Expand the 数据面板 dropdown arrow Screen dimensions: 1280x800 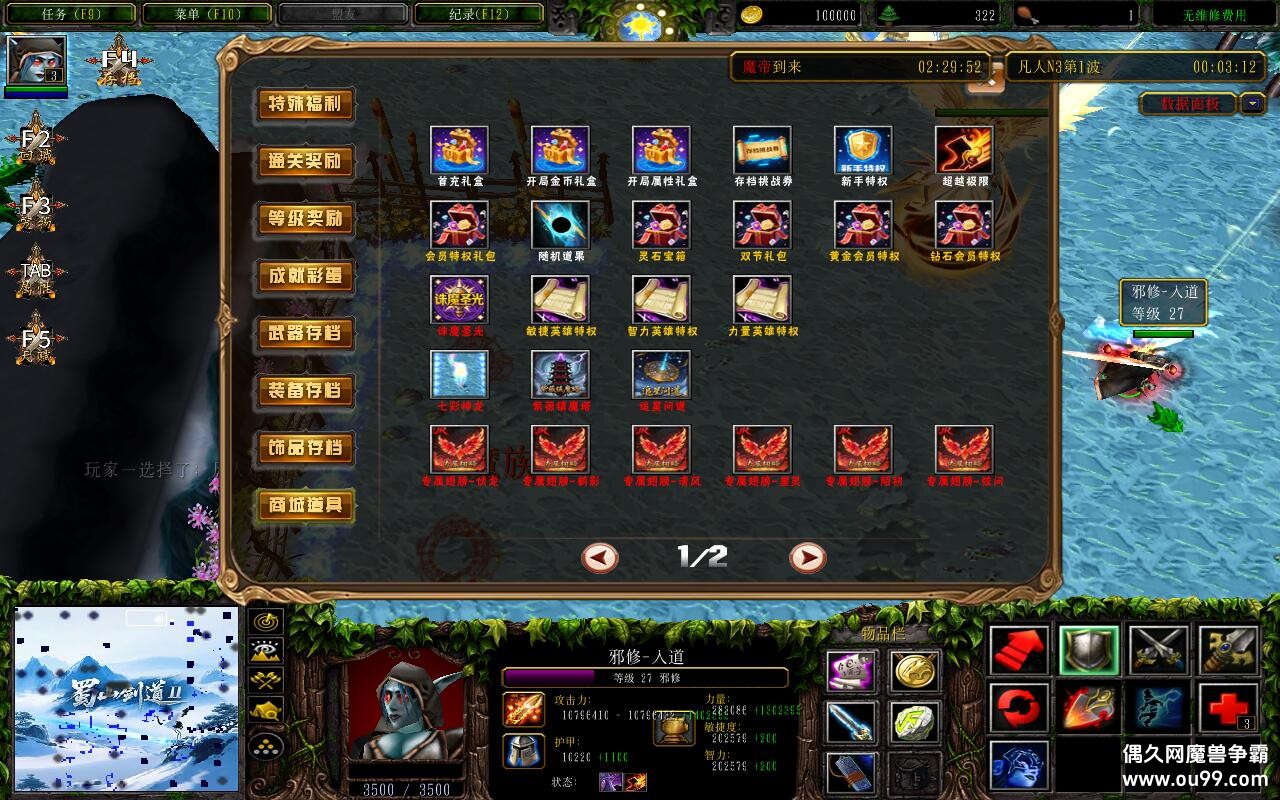1252,103
